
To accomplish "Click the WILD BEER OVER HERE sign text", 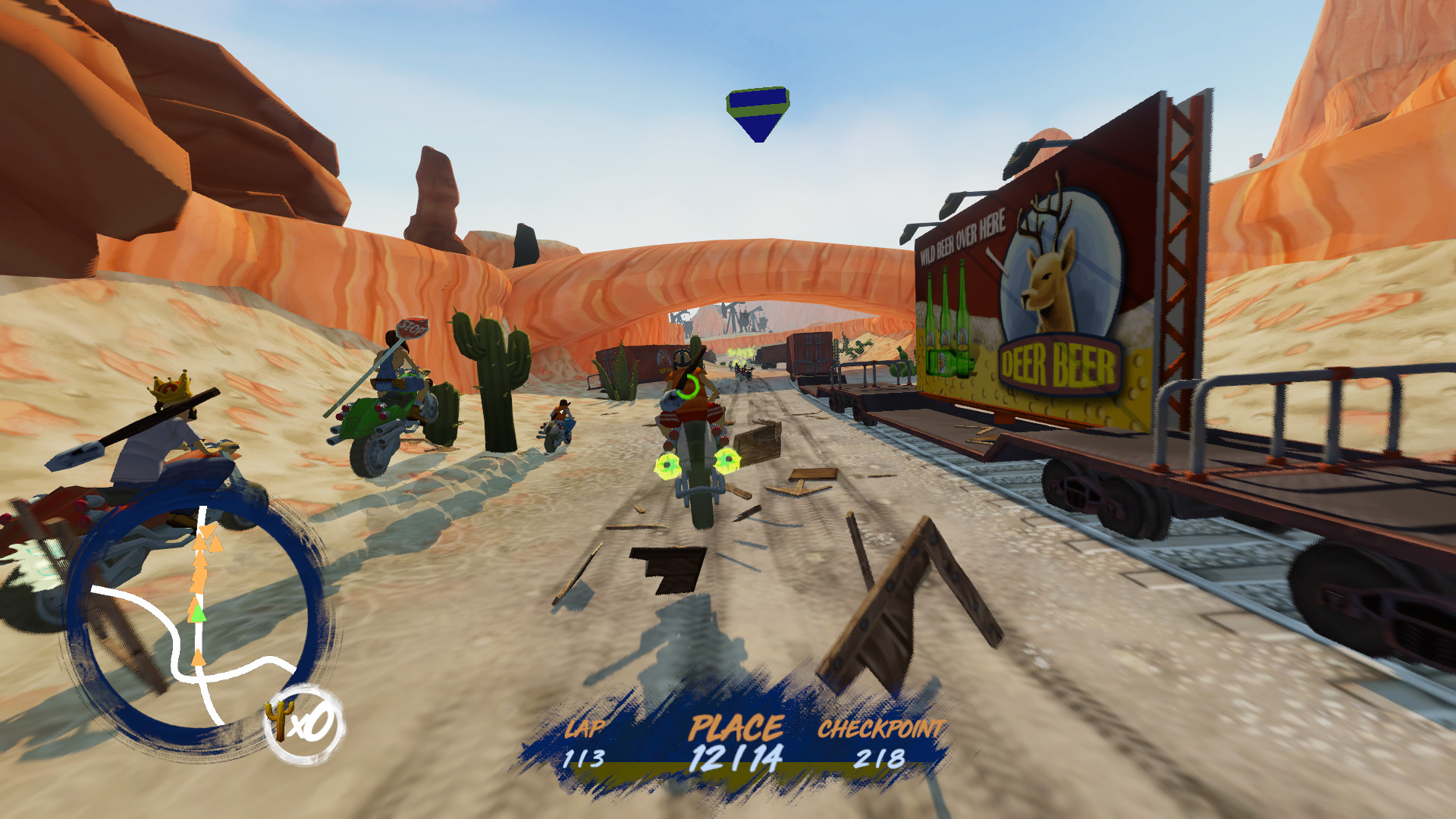I will pyautogui.click(x=964, y=236).
